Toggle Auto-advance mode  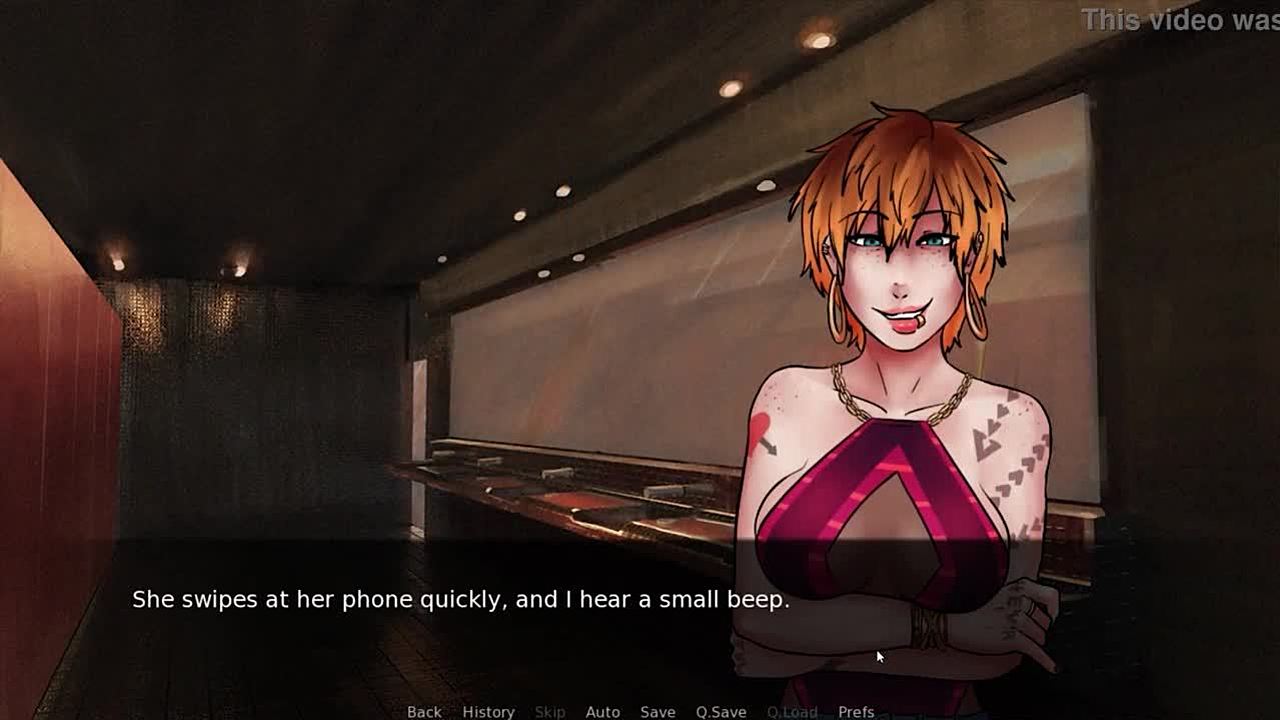coord(602,711)
